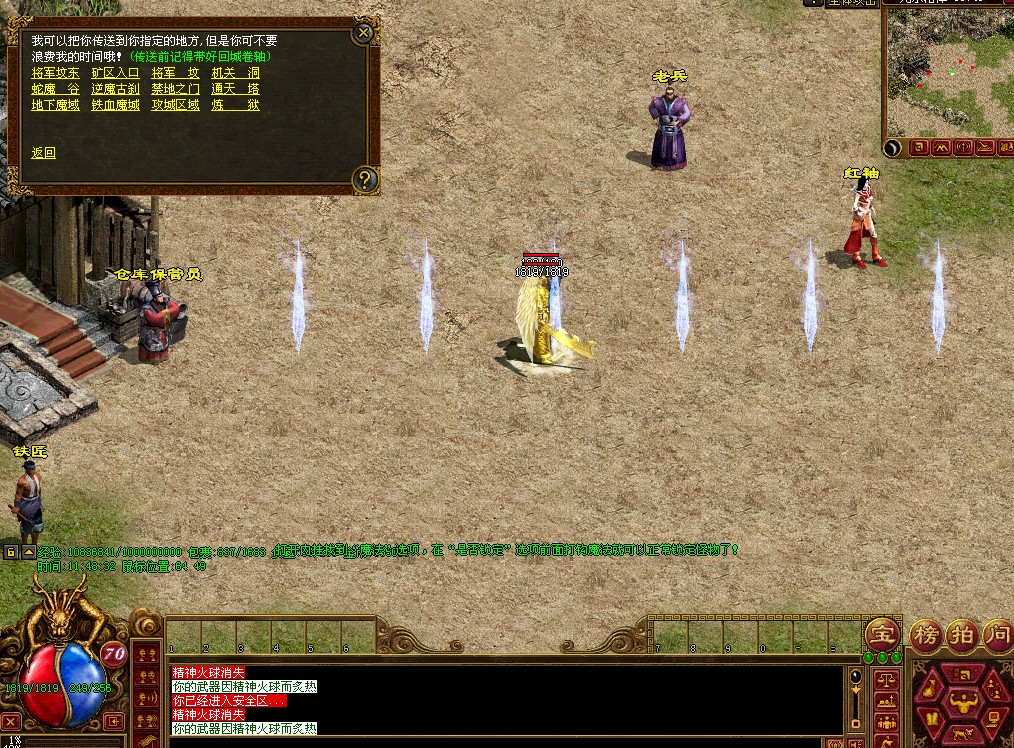Open the 拍 auction button

click(x=960, y=633)
